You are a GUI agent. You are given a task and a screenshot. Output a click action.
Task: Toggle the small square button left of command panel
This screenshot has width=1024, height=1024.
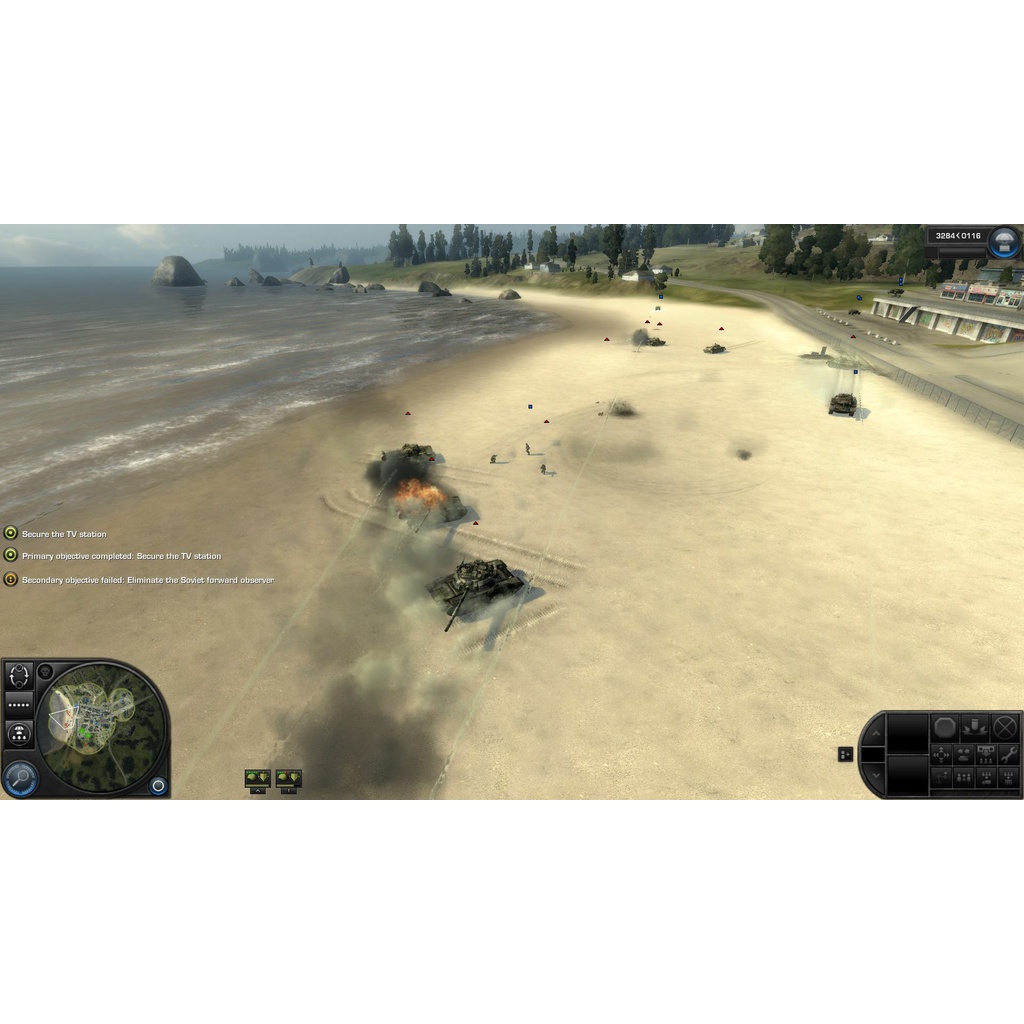click(x=845, y=754)
